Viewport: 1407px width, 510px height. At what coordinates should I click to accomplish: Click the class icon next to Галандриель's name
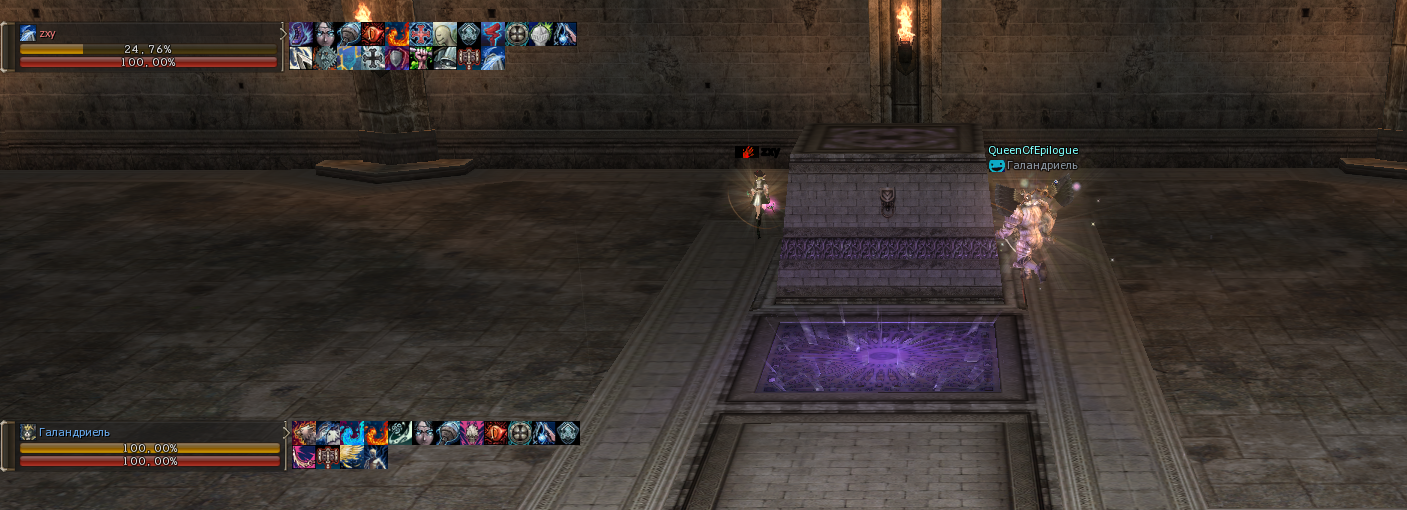(28, 432)
